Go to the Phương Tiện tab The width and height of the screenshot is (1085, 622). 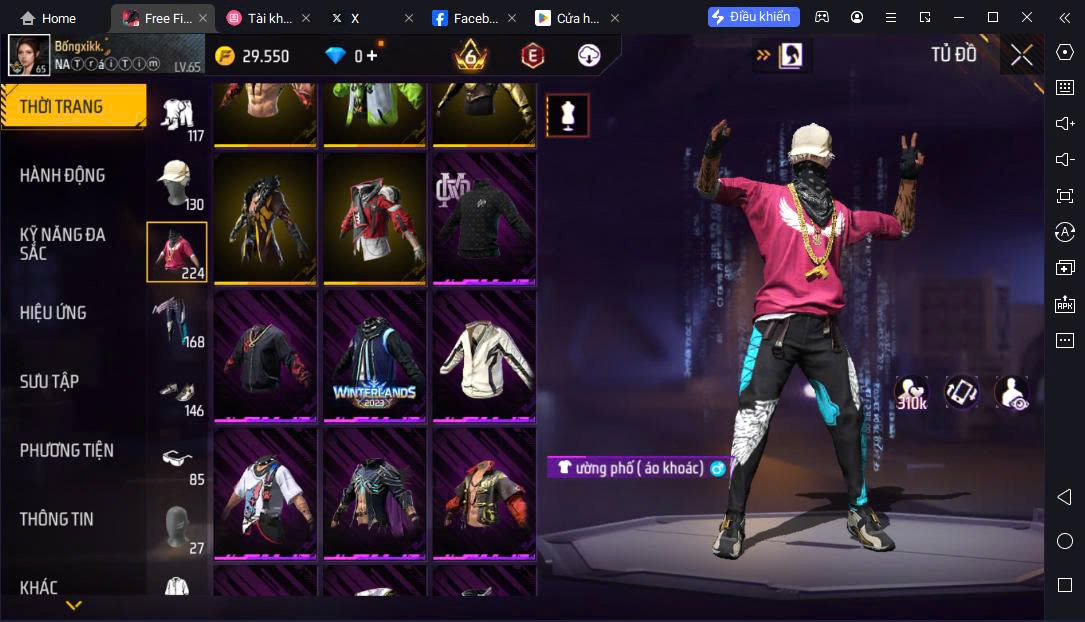66,450
